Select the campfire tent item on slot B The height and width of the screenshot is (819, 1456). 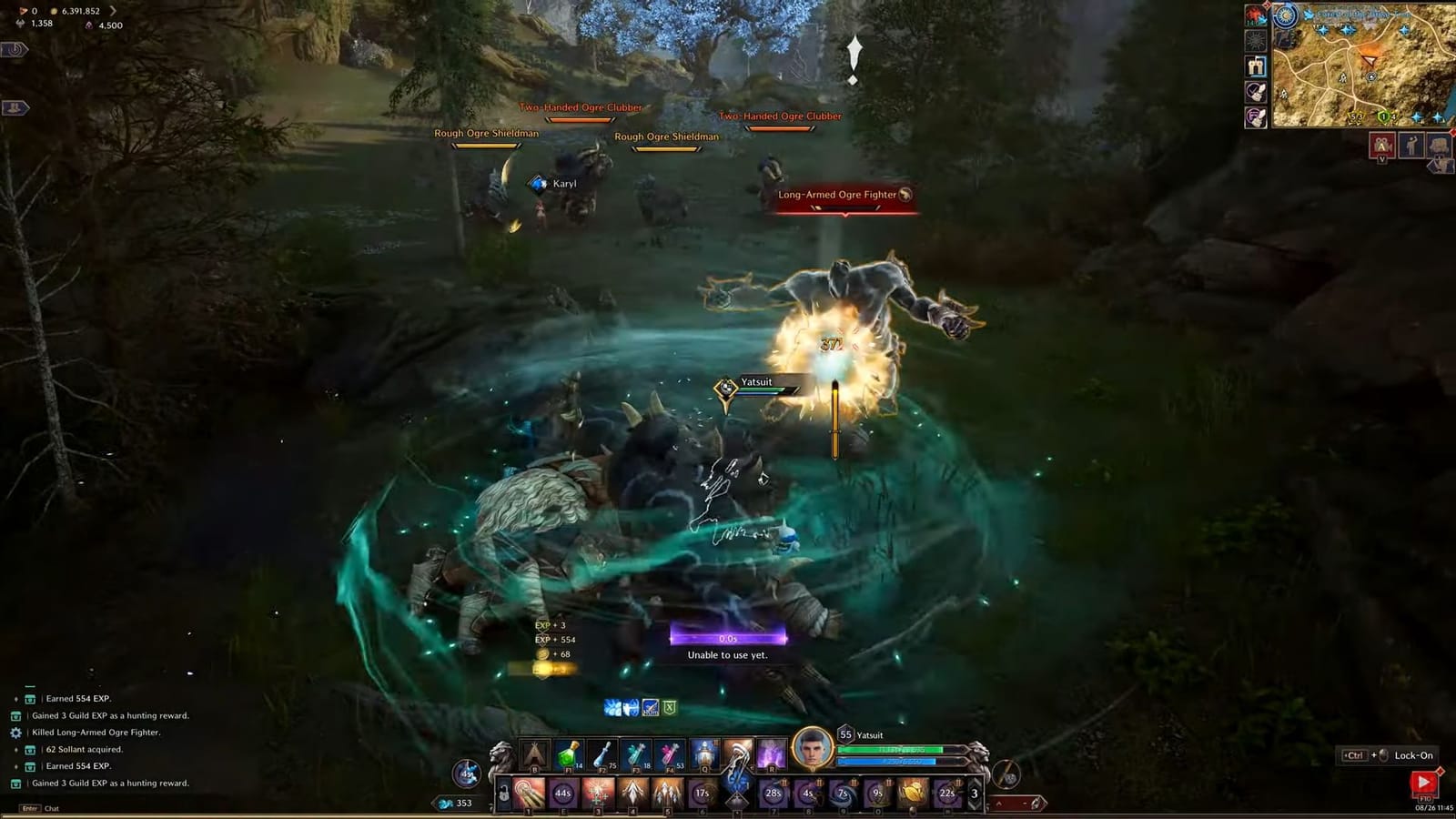click(533, 754)
